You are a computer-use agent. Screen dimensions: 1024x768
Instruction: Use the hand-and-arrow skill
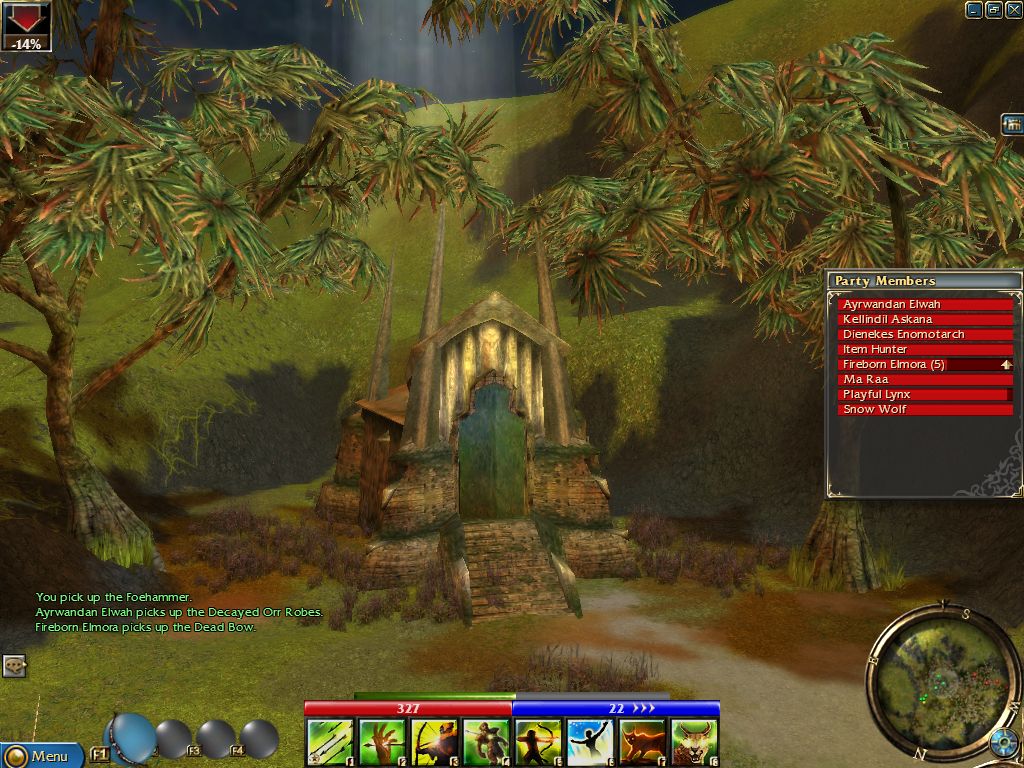(382, 743)
